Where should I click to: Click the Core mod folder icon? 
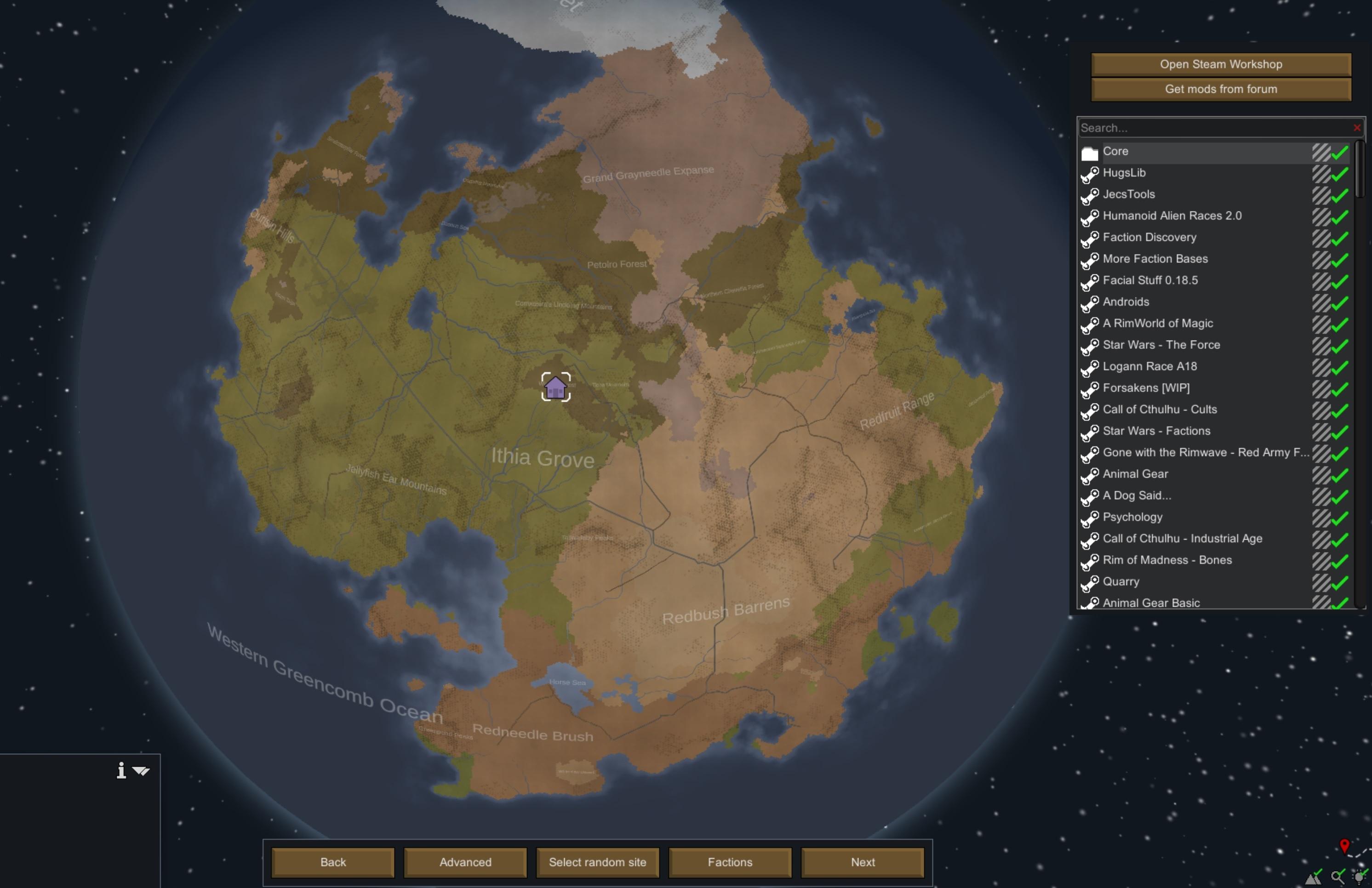tap(1090, 152)
